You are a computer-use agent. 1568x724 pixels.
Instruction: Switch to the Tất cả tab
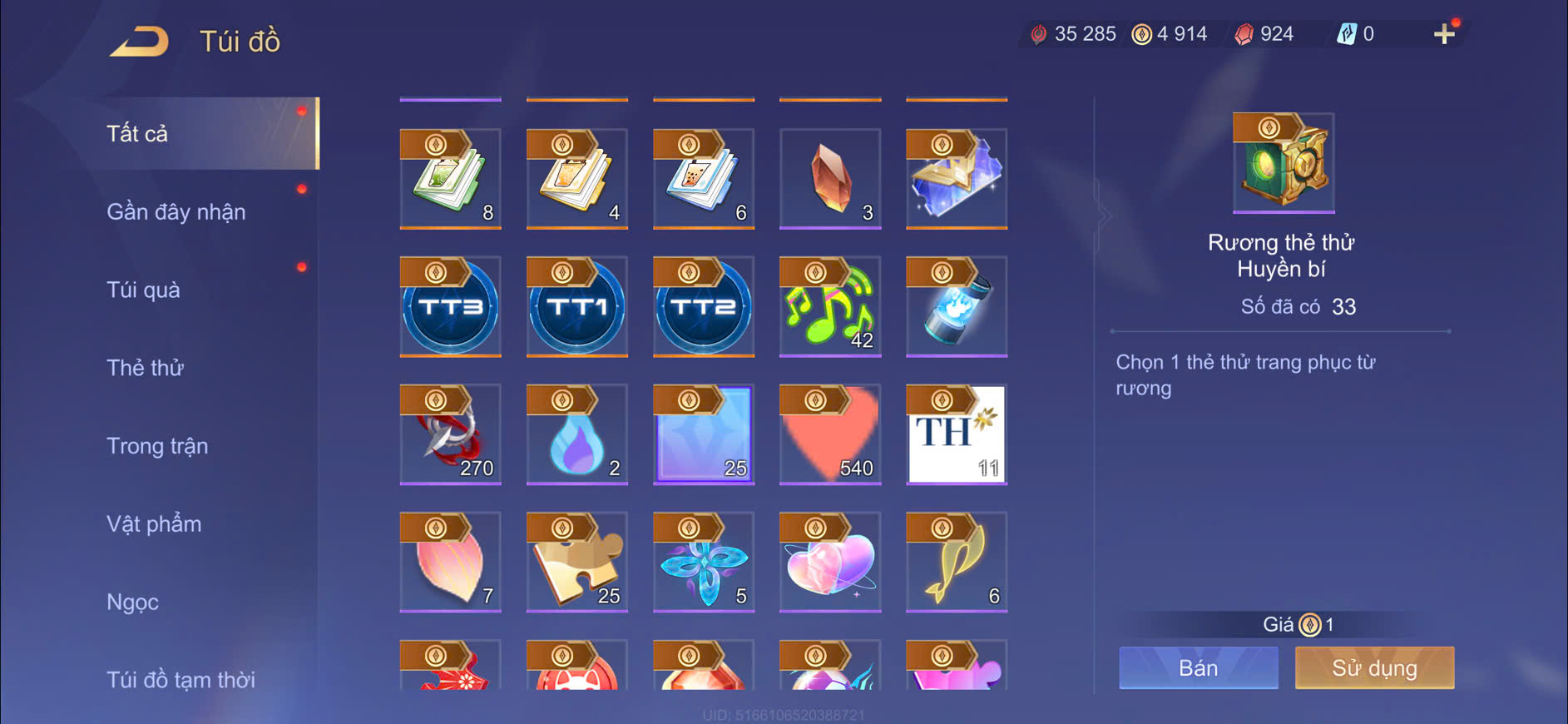pos(138,134)
